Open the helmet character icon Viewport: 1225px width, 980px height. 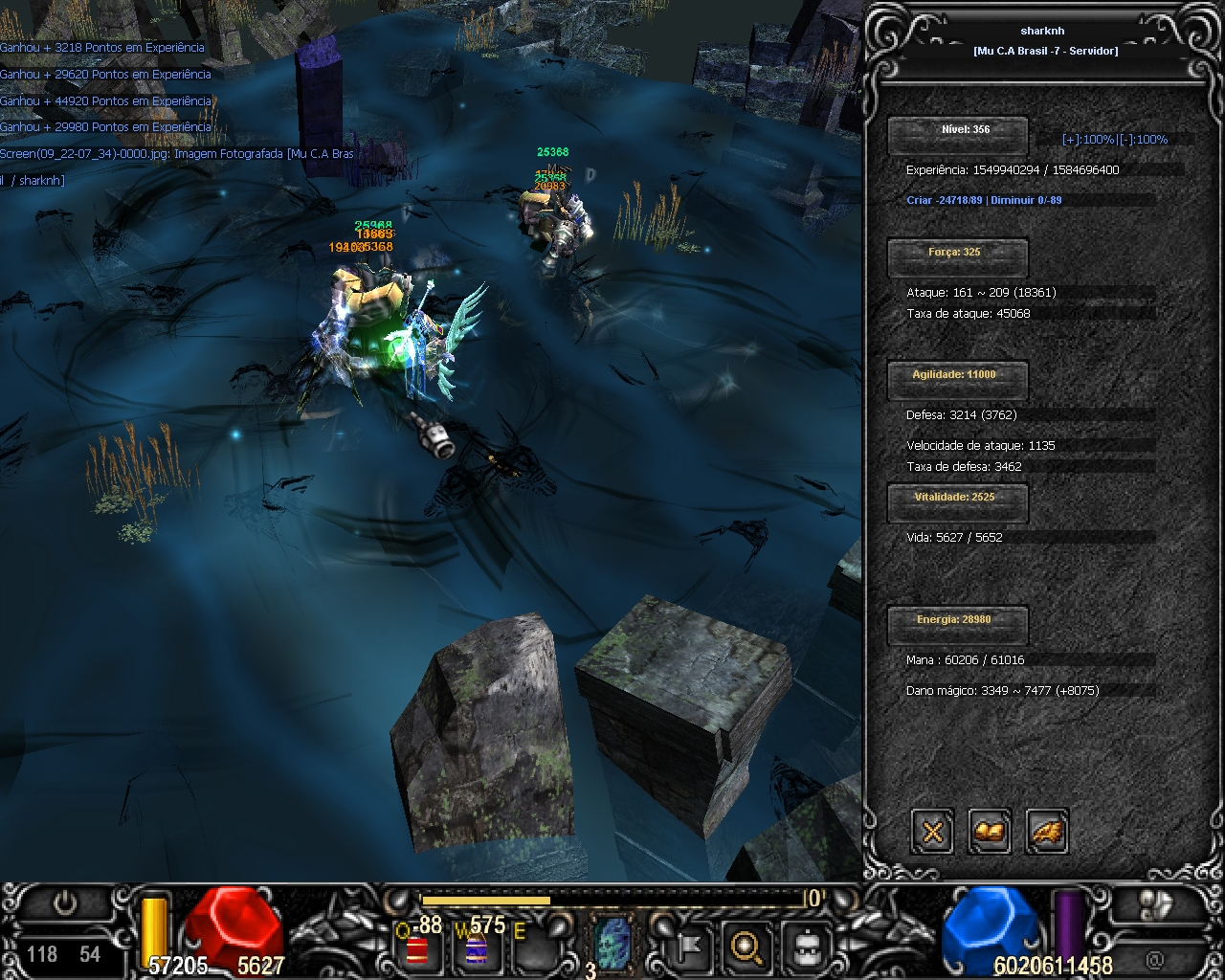[x=806, y=947]
